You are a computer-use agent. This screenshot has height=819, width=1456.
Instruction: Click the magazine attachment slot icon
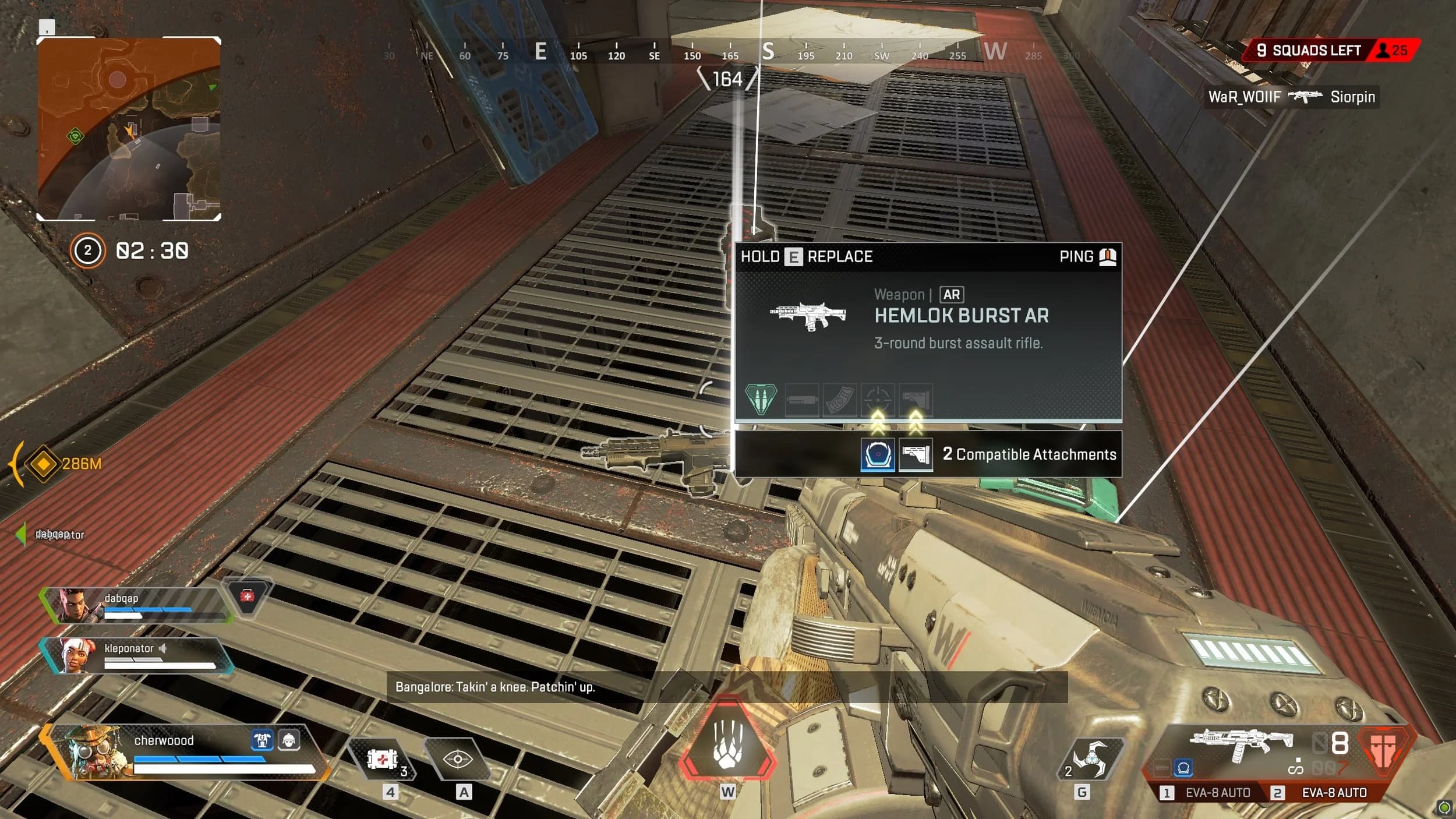pyautogui.click(x=840, y=398)
